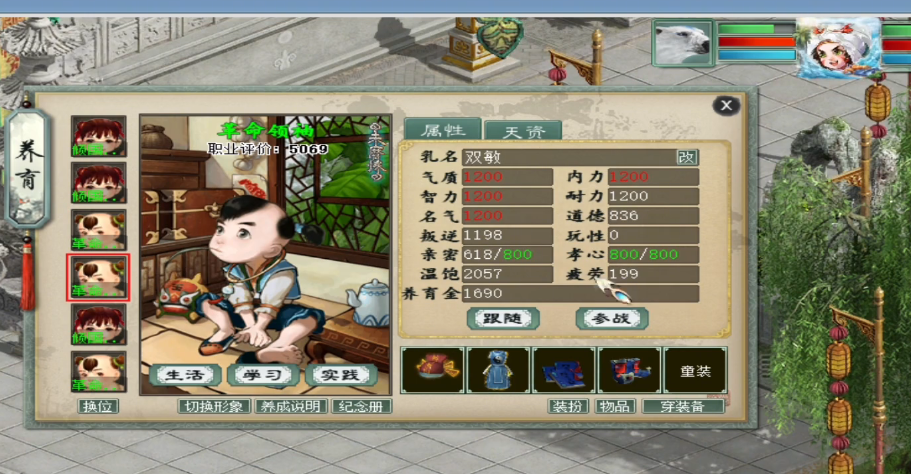This screenshot has height=474, width=911.
Task: Activate the 跟随 follow button
Action: 503,318
